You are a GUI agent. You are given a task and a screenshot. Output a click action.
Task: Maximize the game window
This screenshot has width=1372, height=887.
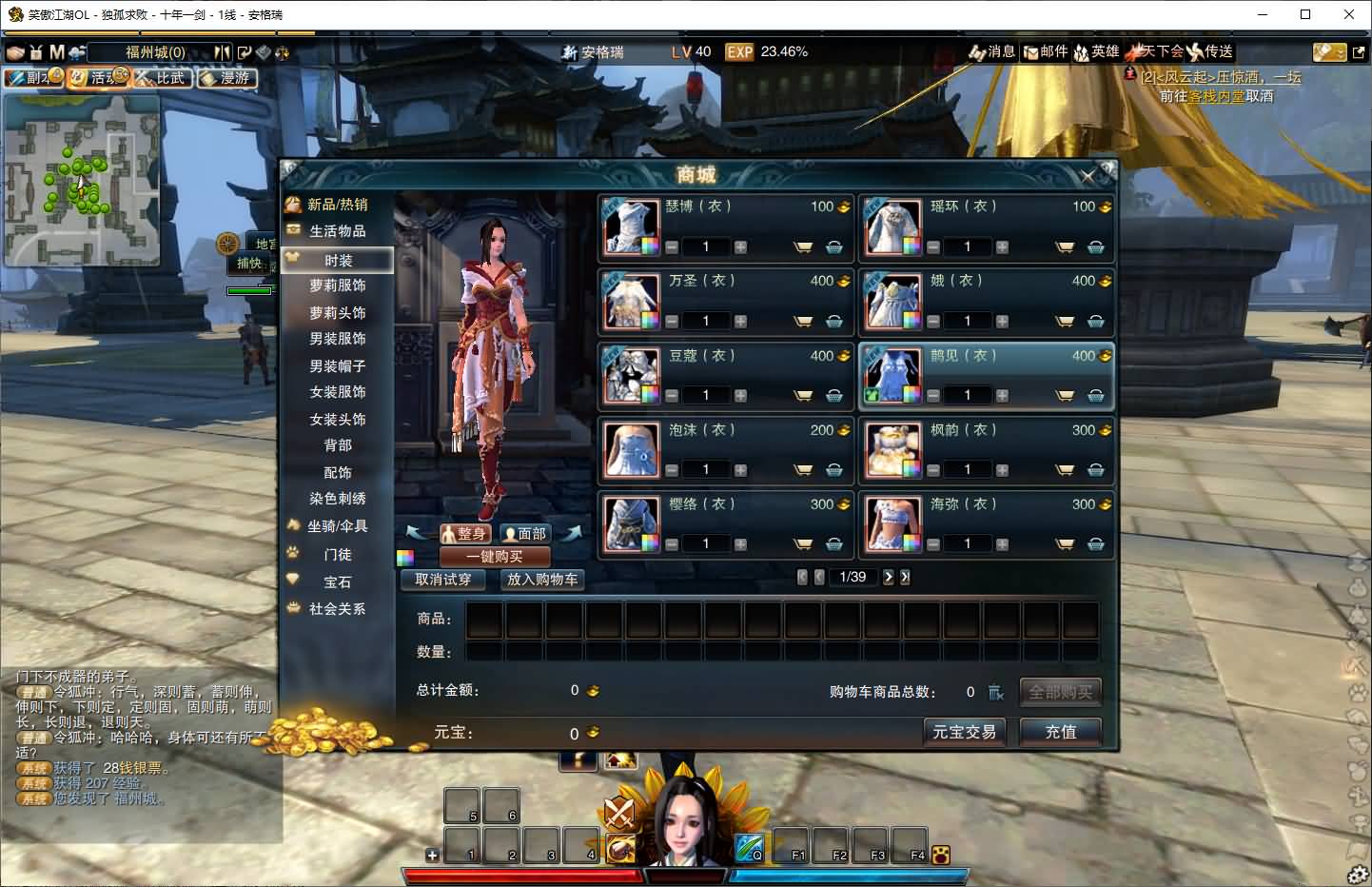click(1305, 14)
